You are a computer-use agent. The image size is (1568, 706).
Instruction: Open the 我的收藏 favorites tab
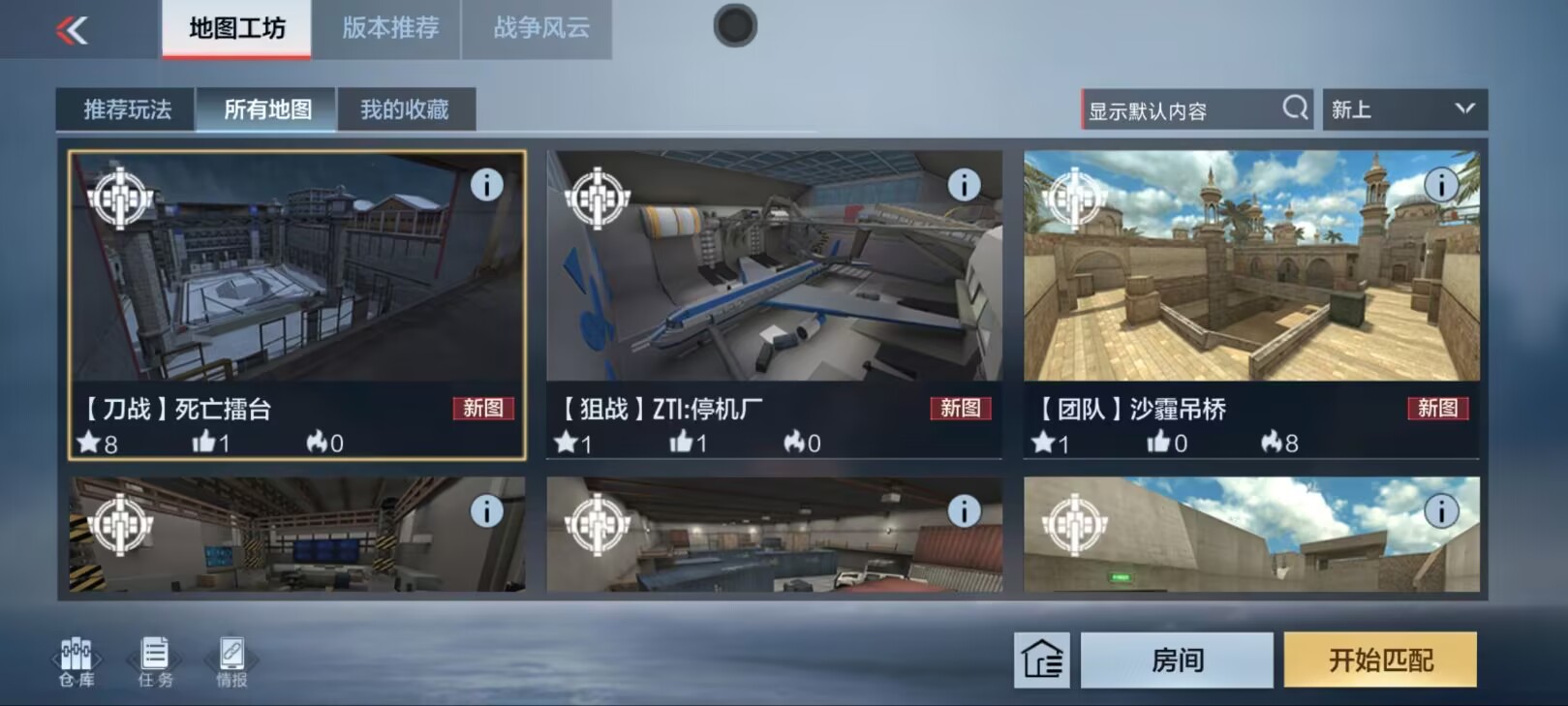(x=406, y=109)
